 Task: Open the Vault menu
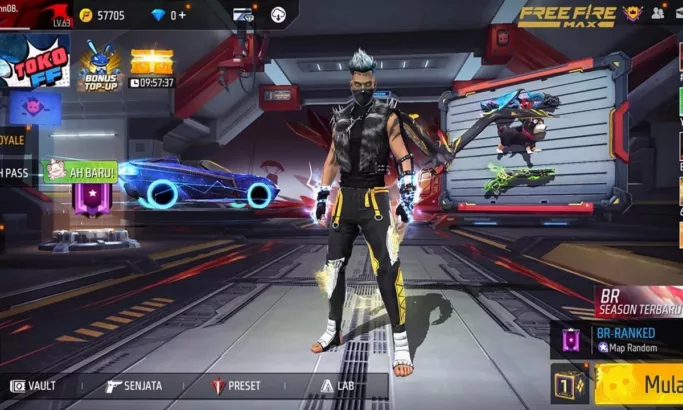34,386
